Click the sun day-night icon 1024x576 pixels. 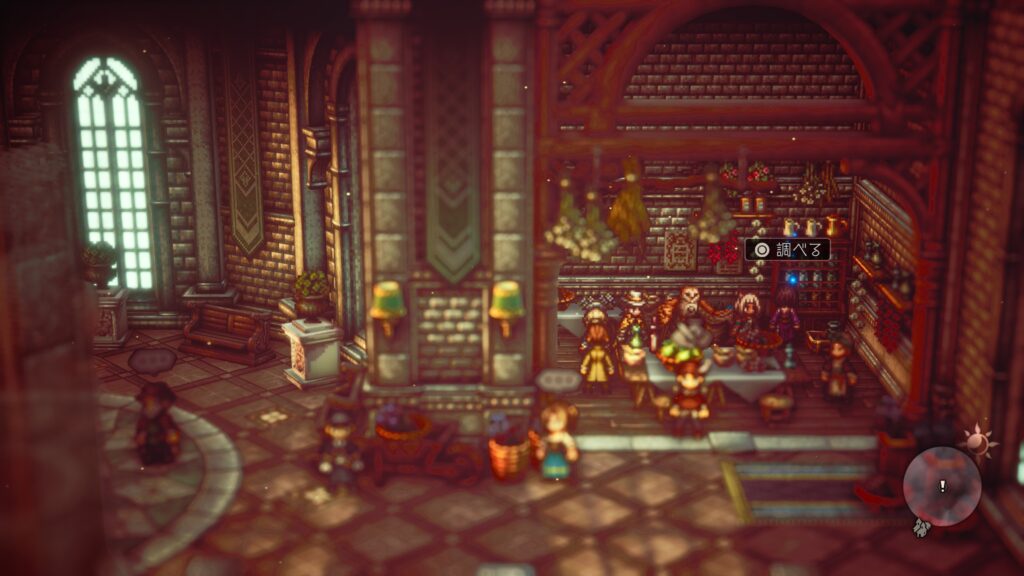point(975,439)
